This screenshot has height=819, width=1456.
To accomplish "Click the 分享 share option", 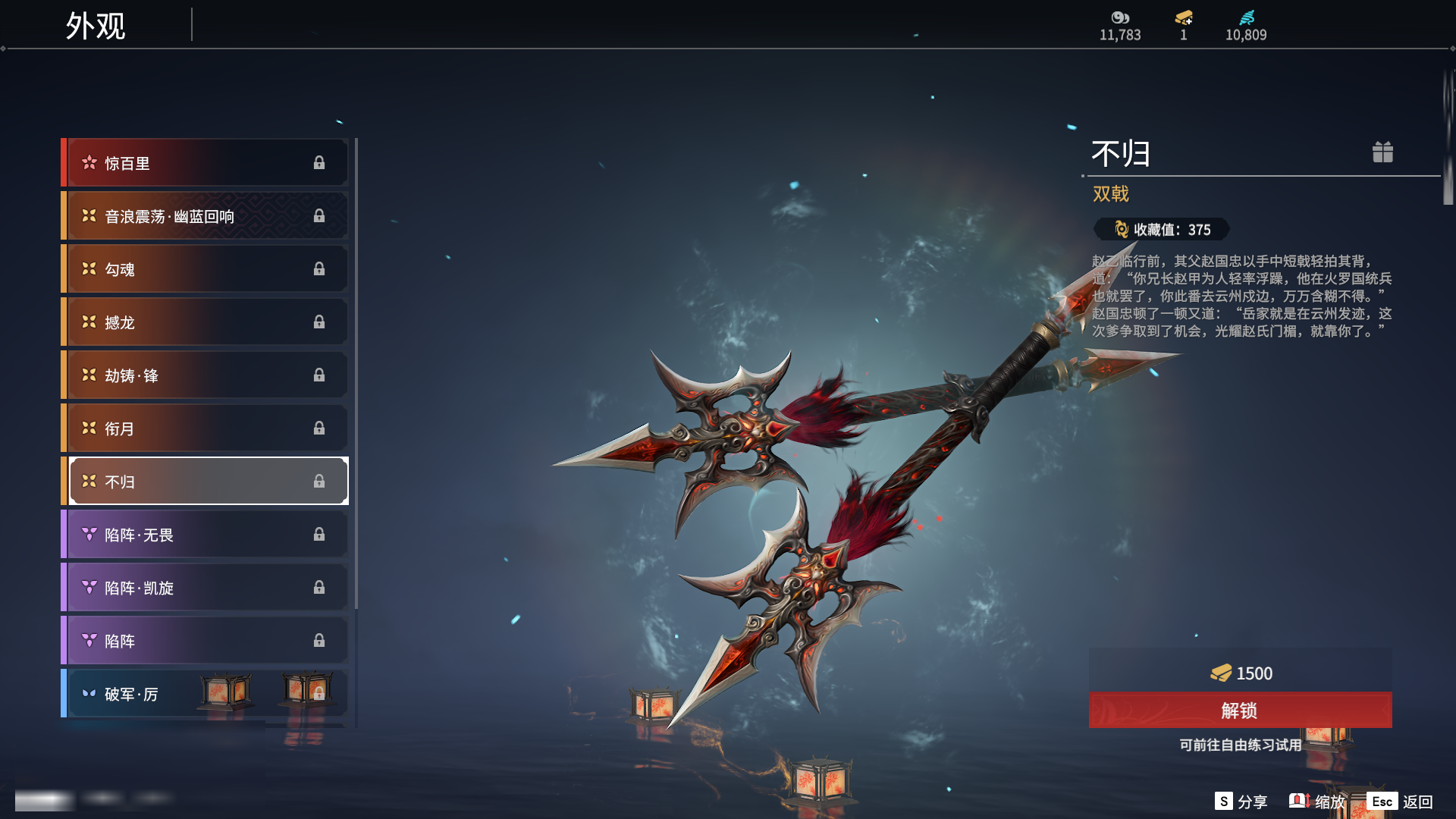I will pos(1241,802).
